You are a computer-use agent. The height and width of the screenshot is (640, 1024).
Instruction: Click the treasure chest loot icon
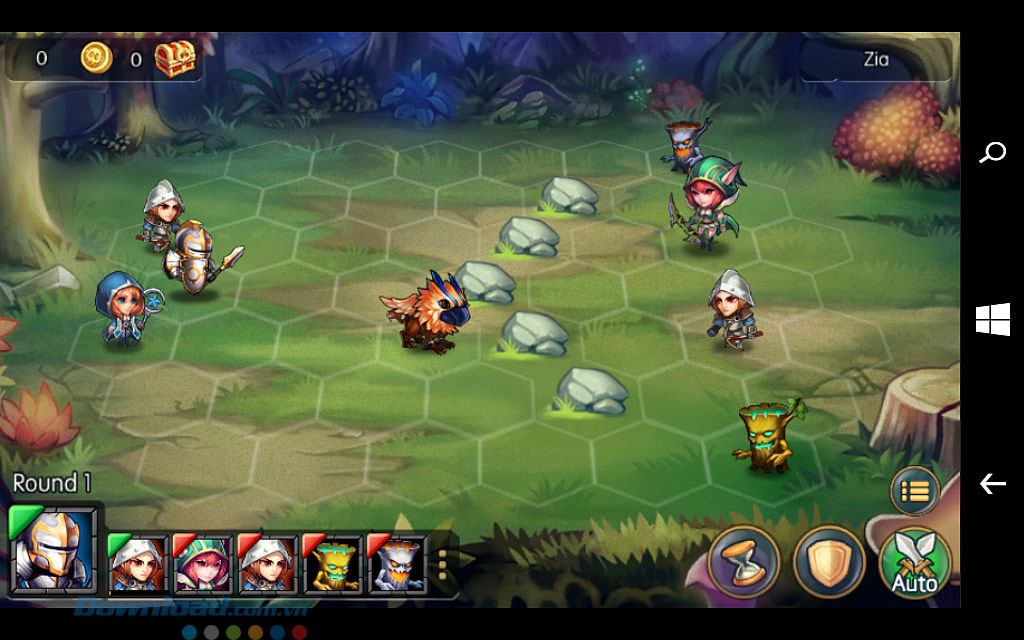pyautogui.click(x=174, y=59)
